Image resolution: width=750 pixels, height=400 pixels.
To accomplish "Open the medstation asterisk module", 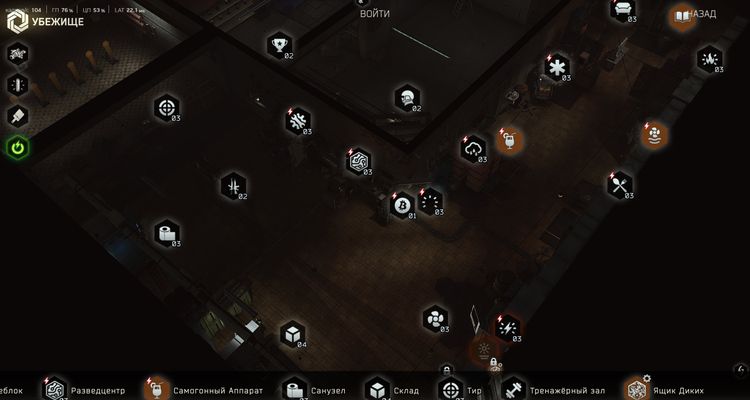I will coord(553,67).
